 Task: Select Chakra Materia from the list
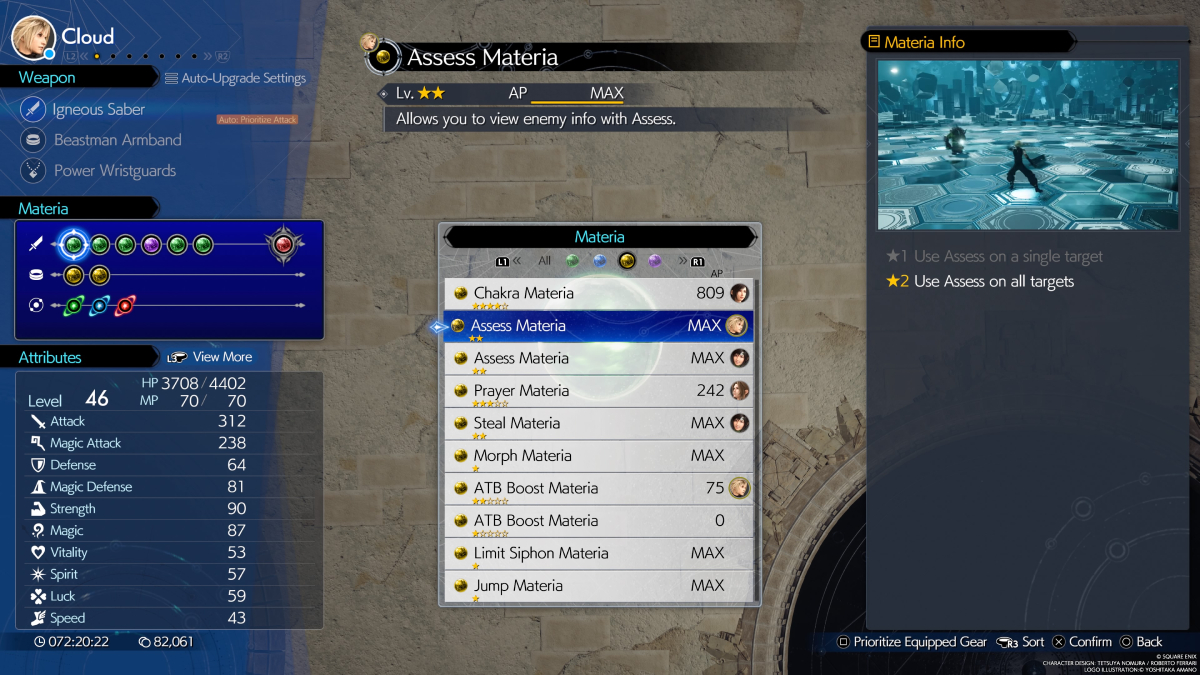click(598, 294)
